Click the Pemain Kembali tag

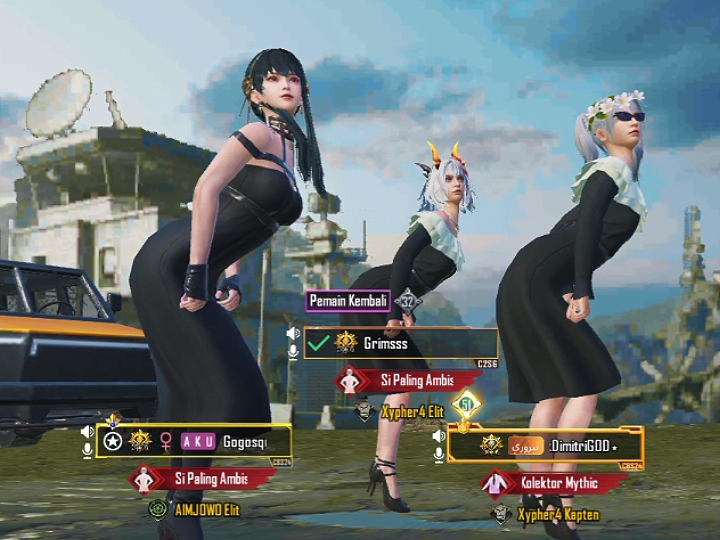(349, 300)
